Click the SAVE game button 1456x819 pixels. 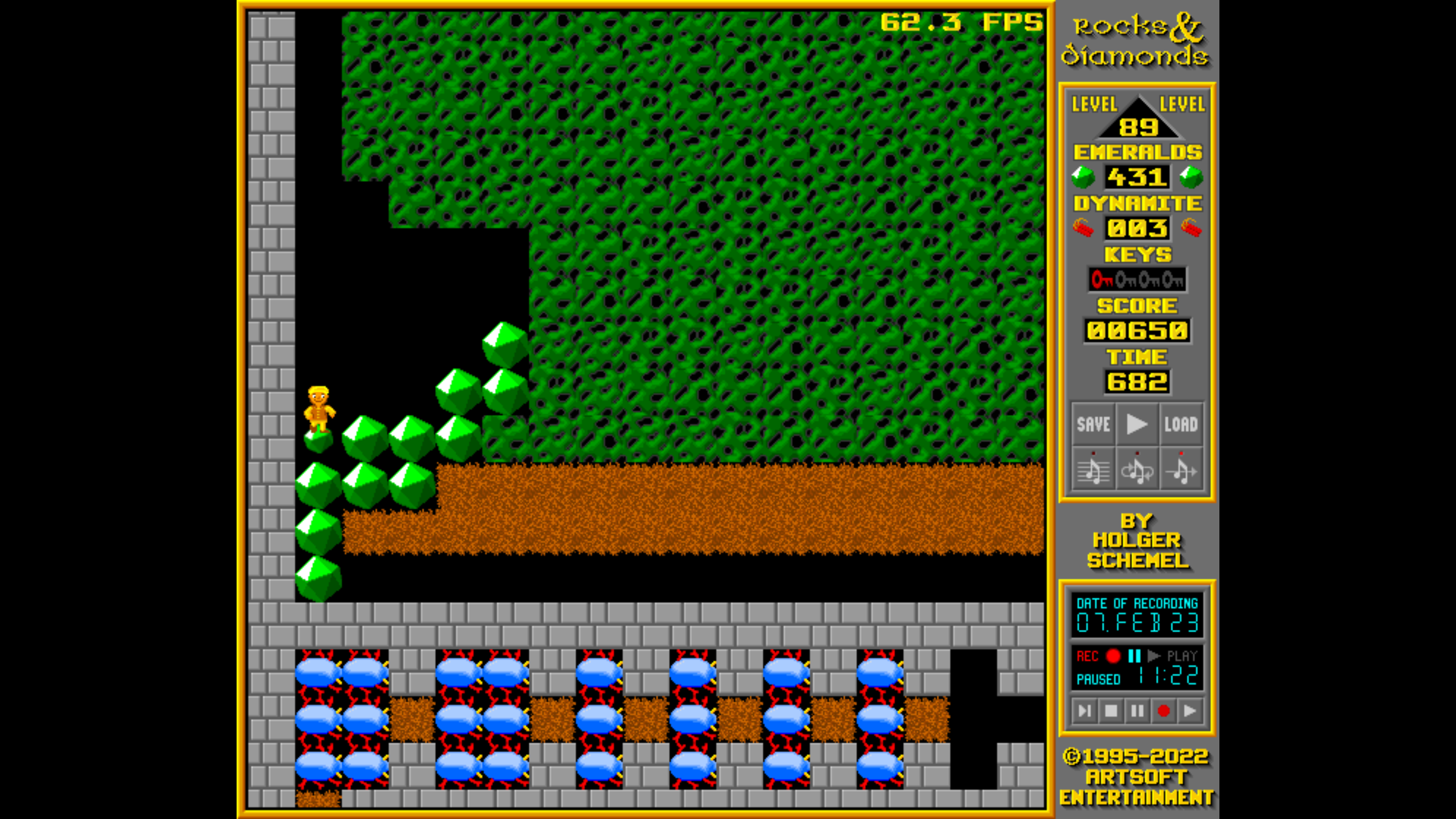pos(1093,424)
